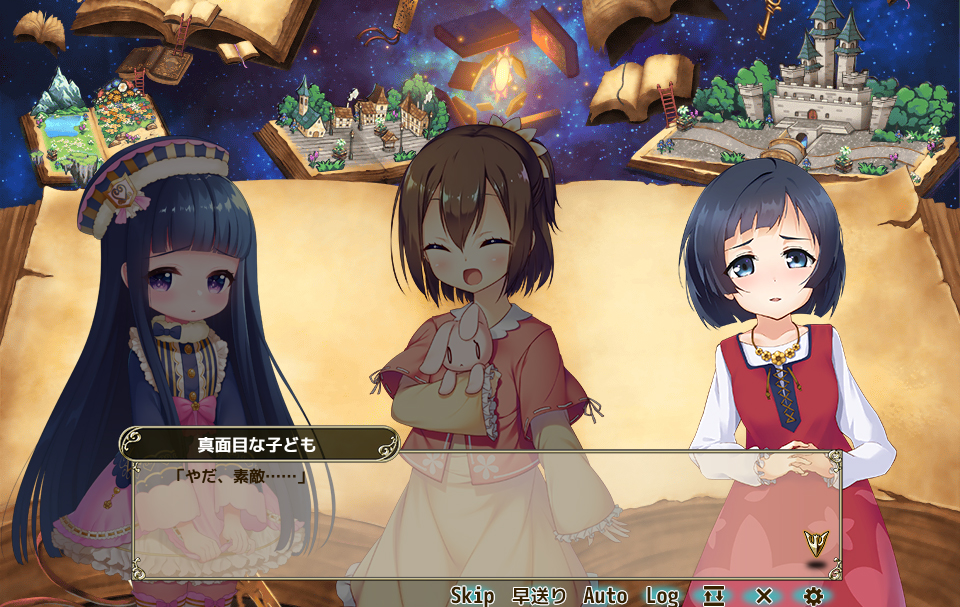Hide the text window with X
The width and height of the screenshot is (960, 607).
[x=764, y=596]
